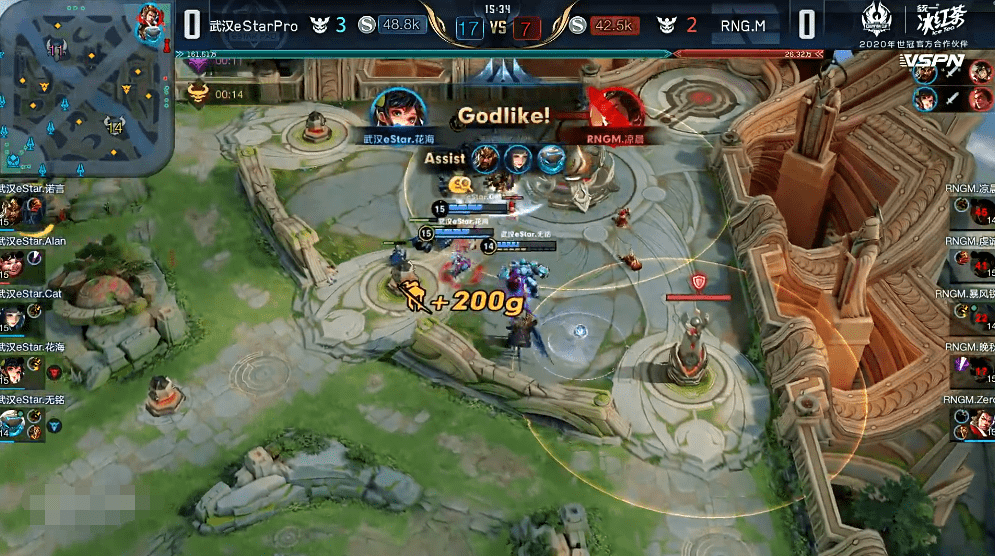
Task: Click the hero portrait beside the minimap
Action: tap(152, 24)
